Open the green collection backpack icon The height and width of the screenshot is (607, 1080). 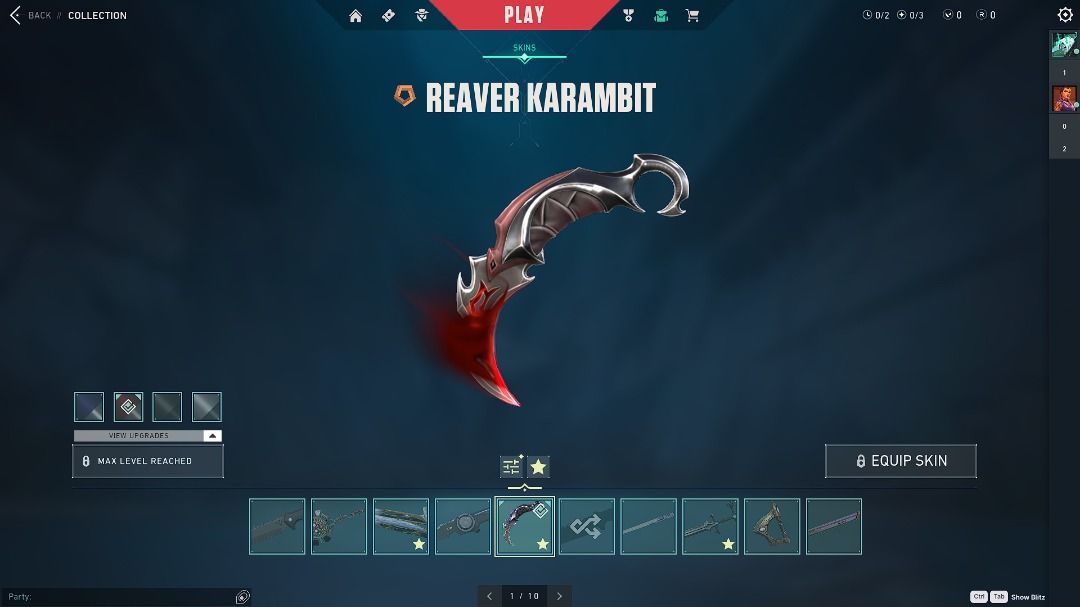pyautogui.click(x=660, y=16)
